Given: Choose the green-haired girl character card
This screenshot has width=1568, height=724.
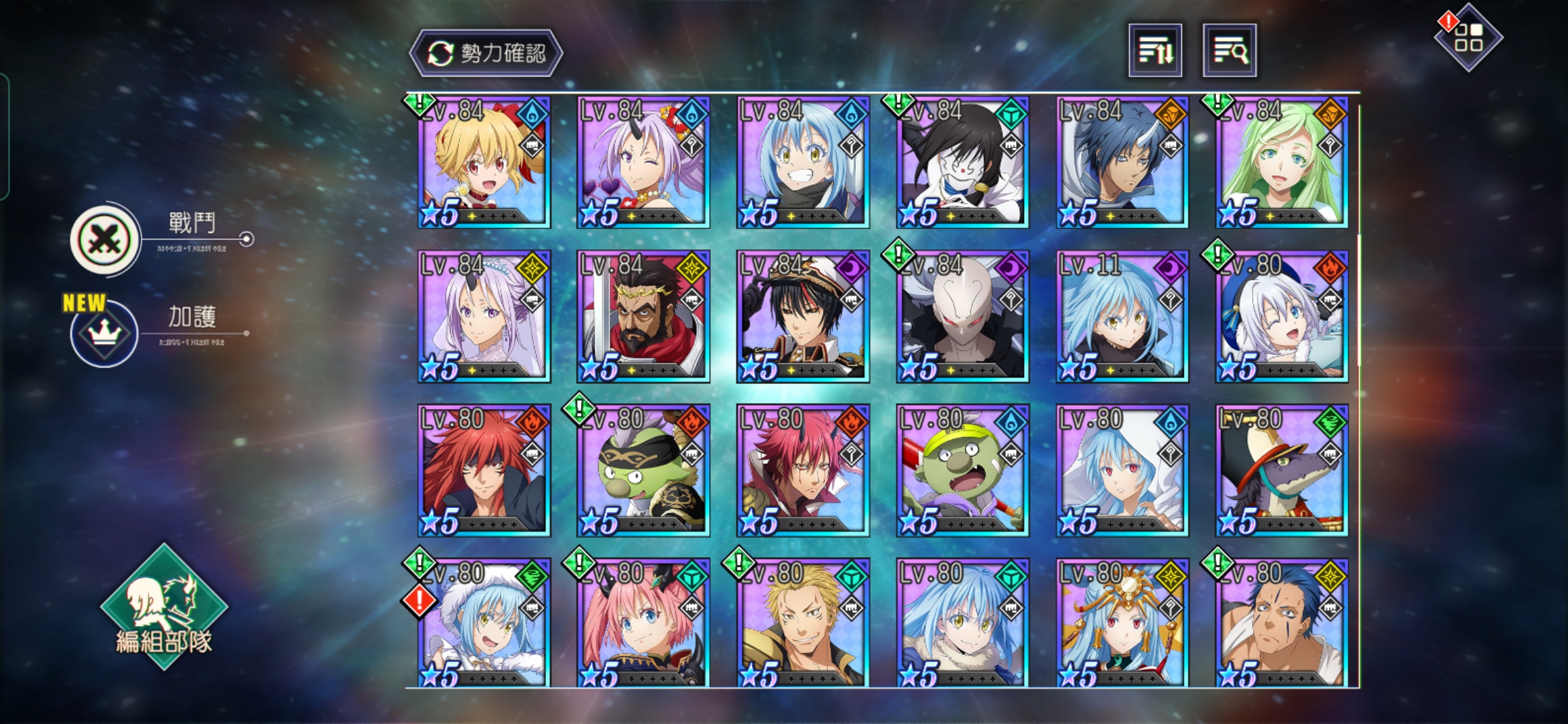Looking at the screenshot, I should click(1281, 162).
